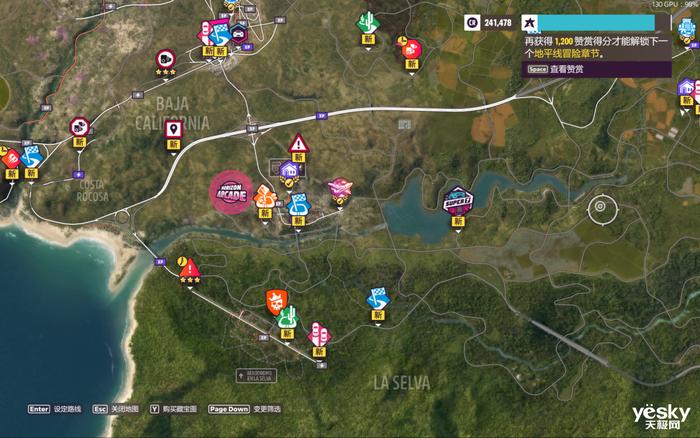Open the 查看赞赏 accolades prompt

click(564, 69)
